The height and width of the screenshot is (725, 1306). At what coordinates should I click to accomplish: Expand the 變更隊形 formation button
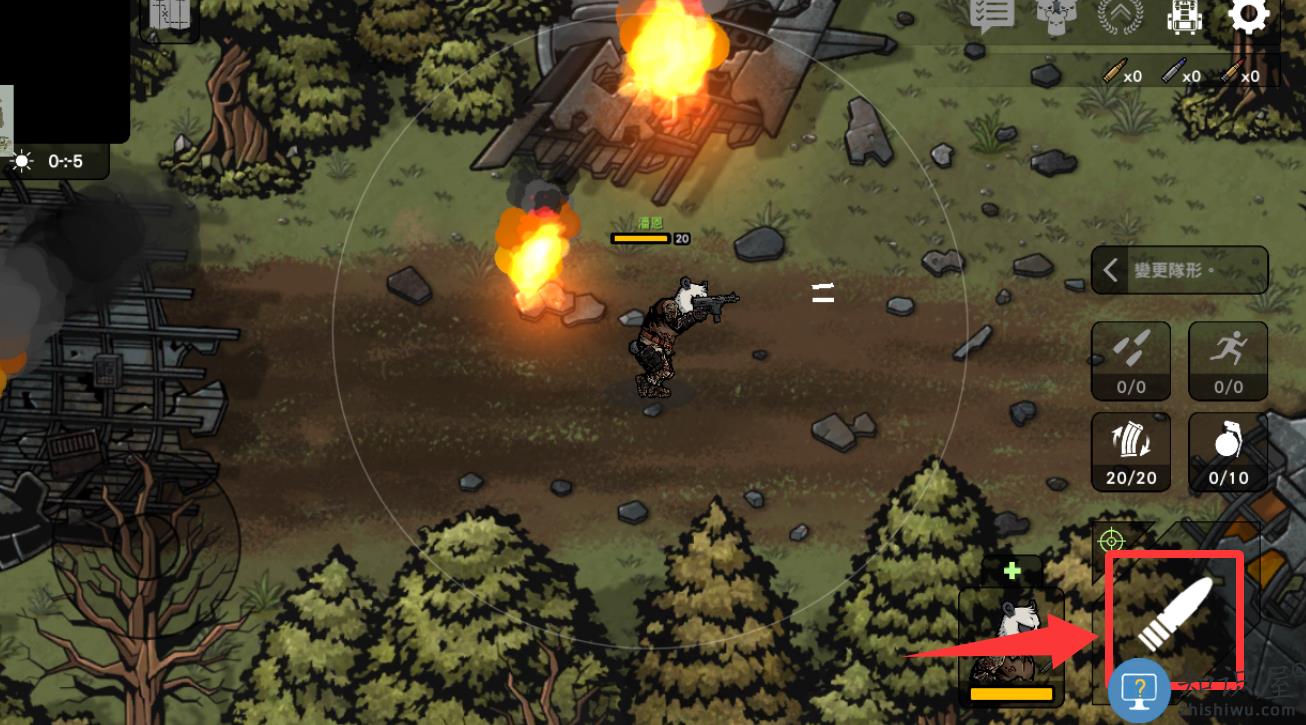tap(1179, 270)
